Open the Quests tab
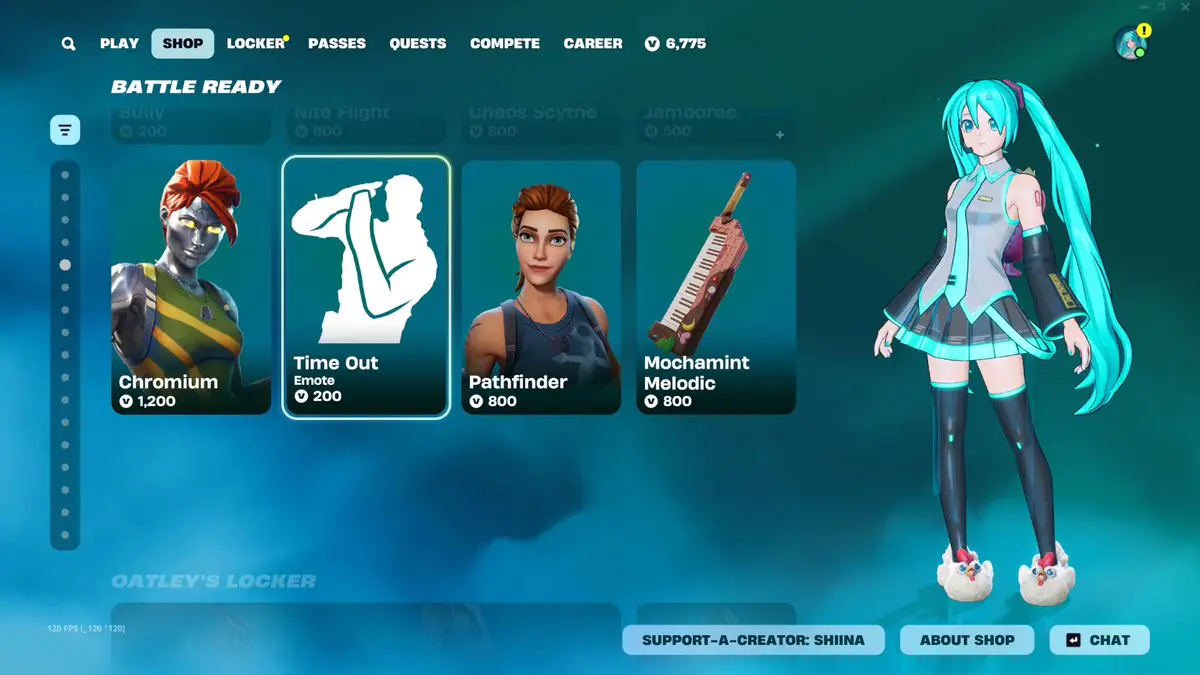The width and height of the screenshot is (1200, 675). point(418,44)
